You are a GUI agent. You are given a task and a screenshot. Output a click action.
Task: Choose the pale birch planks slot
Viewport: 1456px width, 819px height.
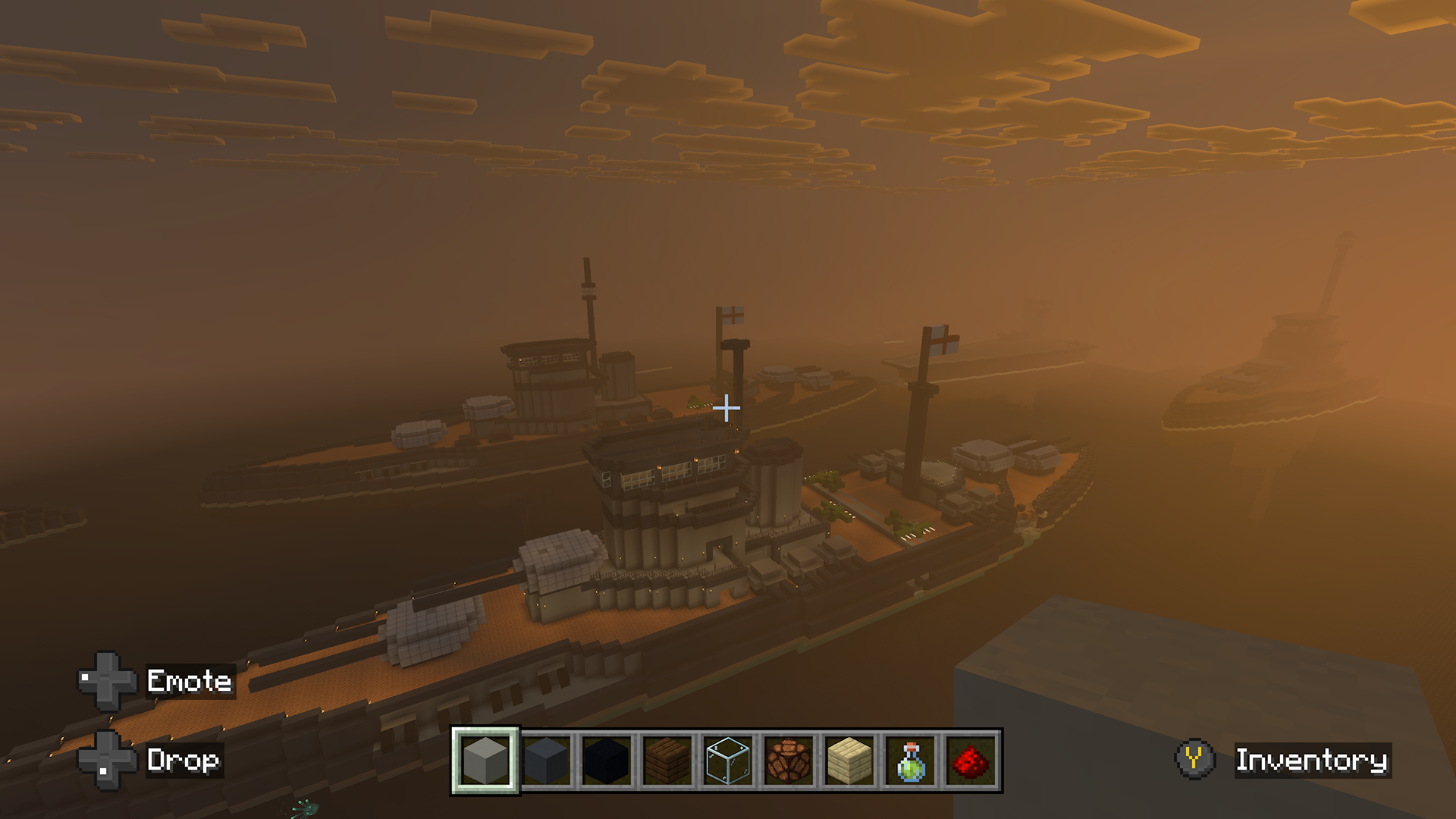[849, 761]
